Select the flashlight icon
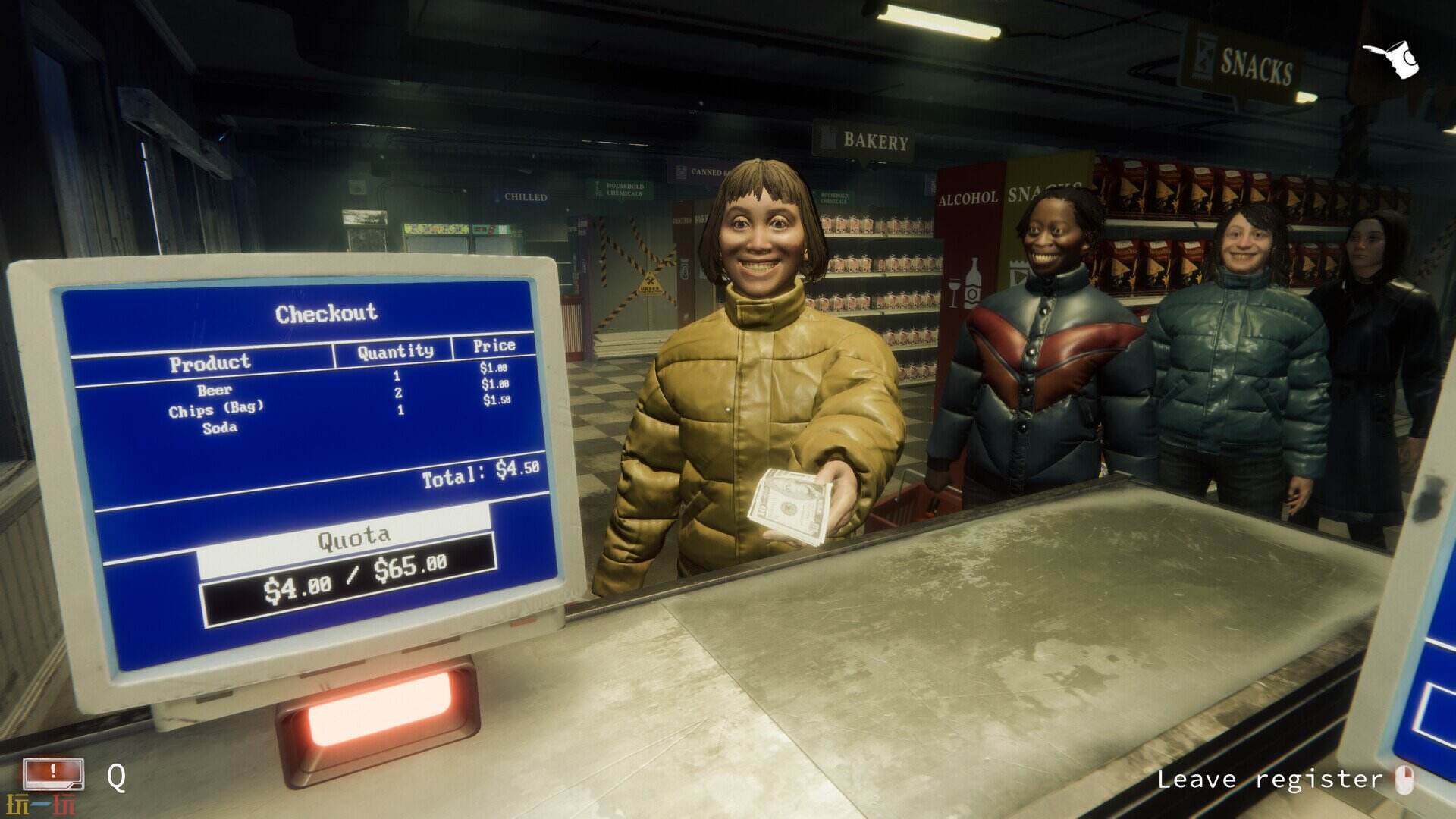Viewport: 1456px width, 819px height. point(1392,58)
